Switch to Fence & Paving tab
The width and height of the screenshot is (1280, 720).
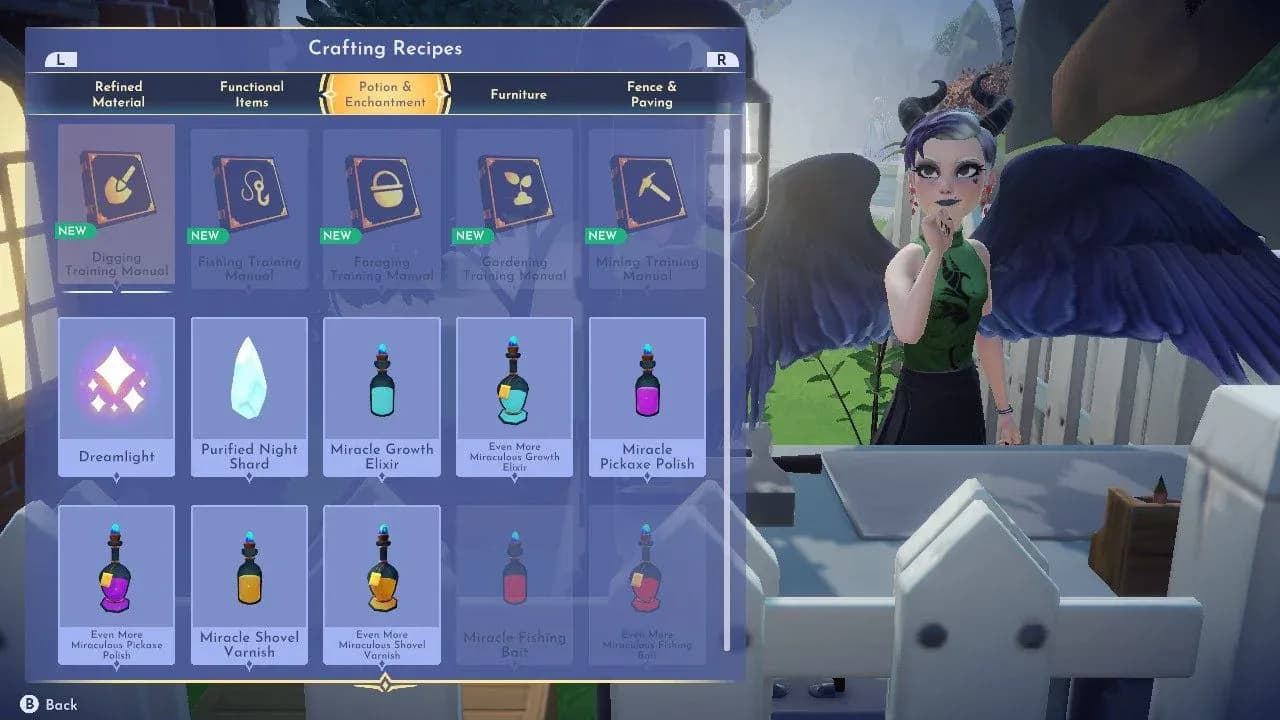pos(651,94)
